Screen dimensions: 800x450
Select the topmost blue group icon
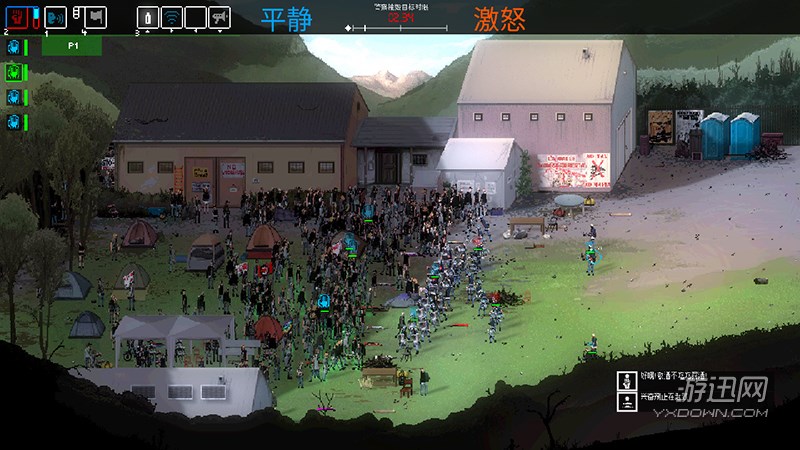pos(14,47)
